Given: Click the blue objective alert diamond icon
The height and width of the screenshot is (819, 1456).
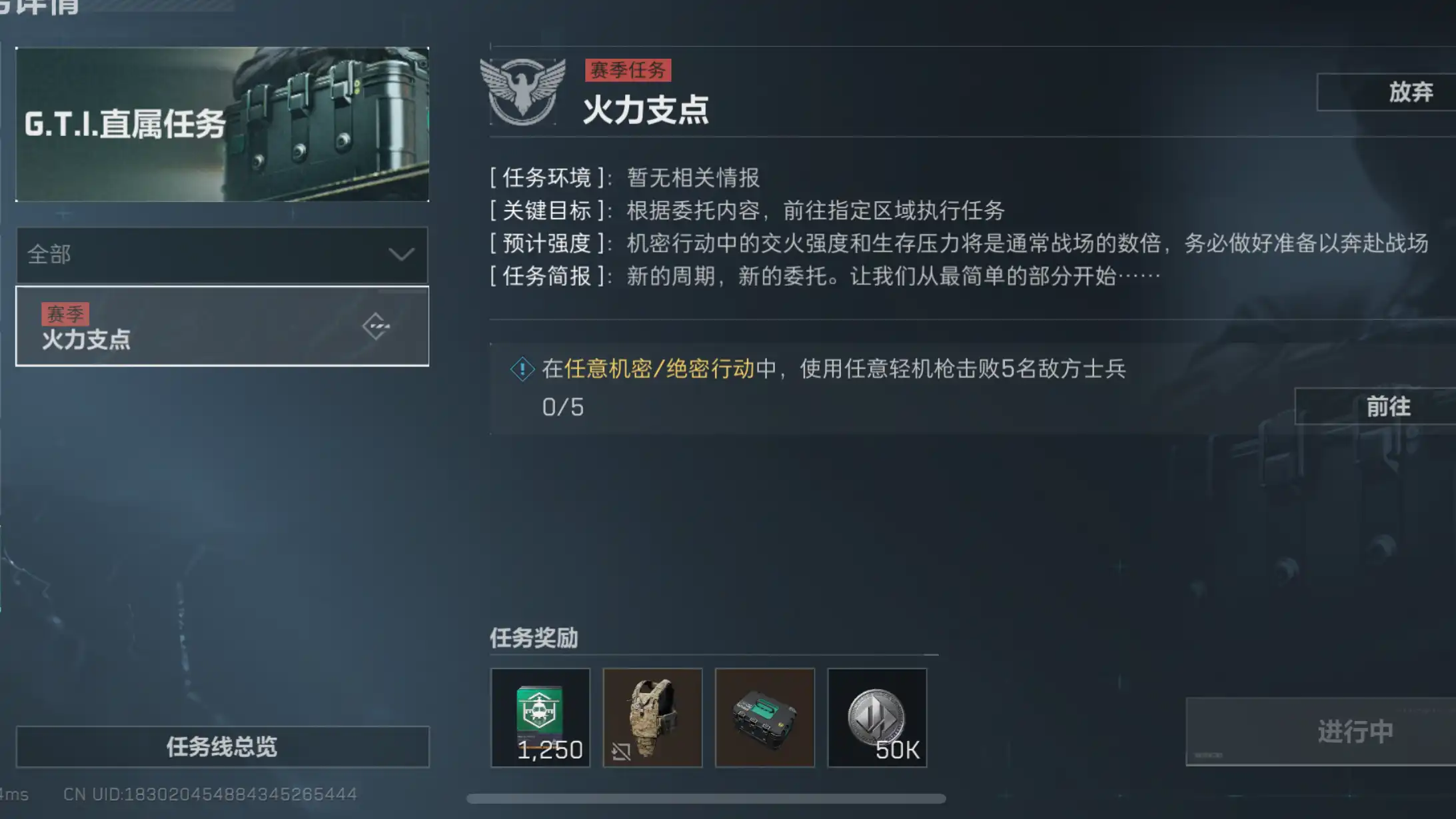Looking at the screenshot, I should [x=524, y=369].
